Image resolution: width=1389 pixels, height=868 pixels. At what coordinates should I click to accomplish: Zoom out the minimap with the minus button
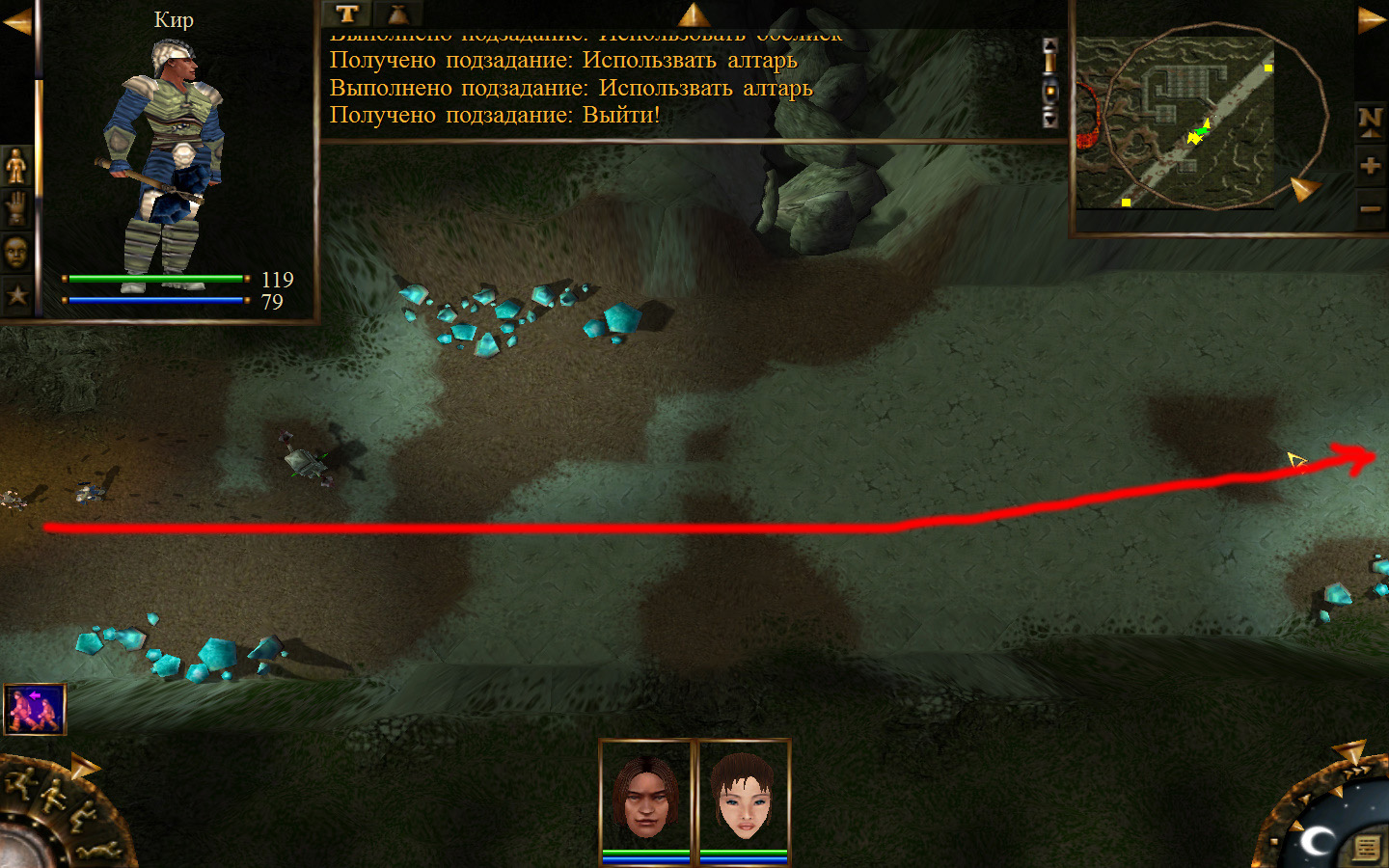coord(1370,209)
